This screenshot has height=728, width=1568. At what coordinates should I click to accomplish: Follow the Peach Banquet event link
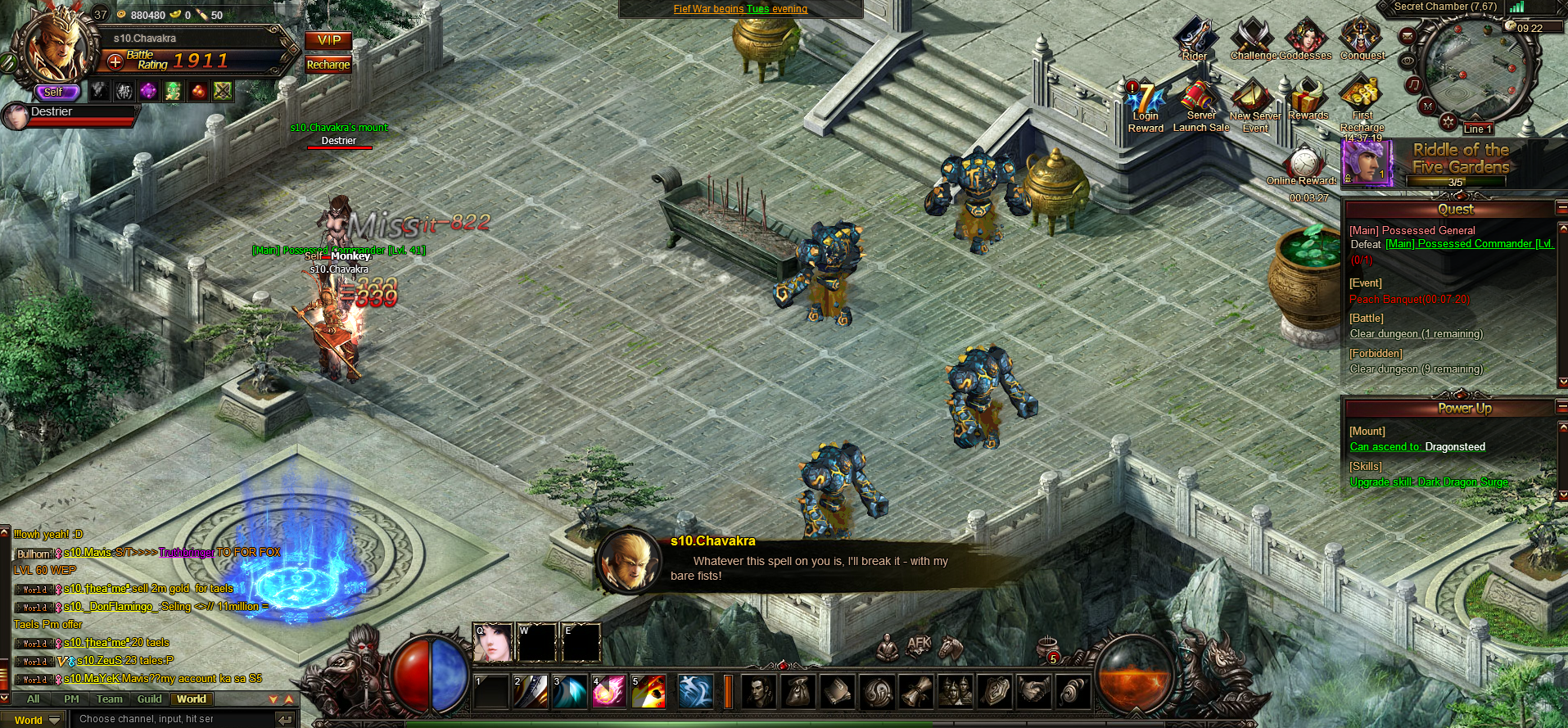[1409, 300]
